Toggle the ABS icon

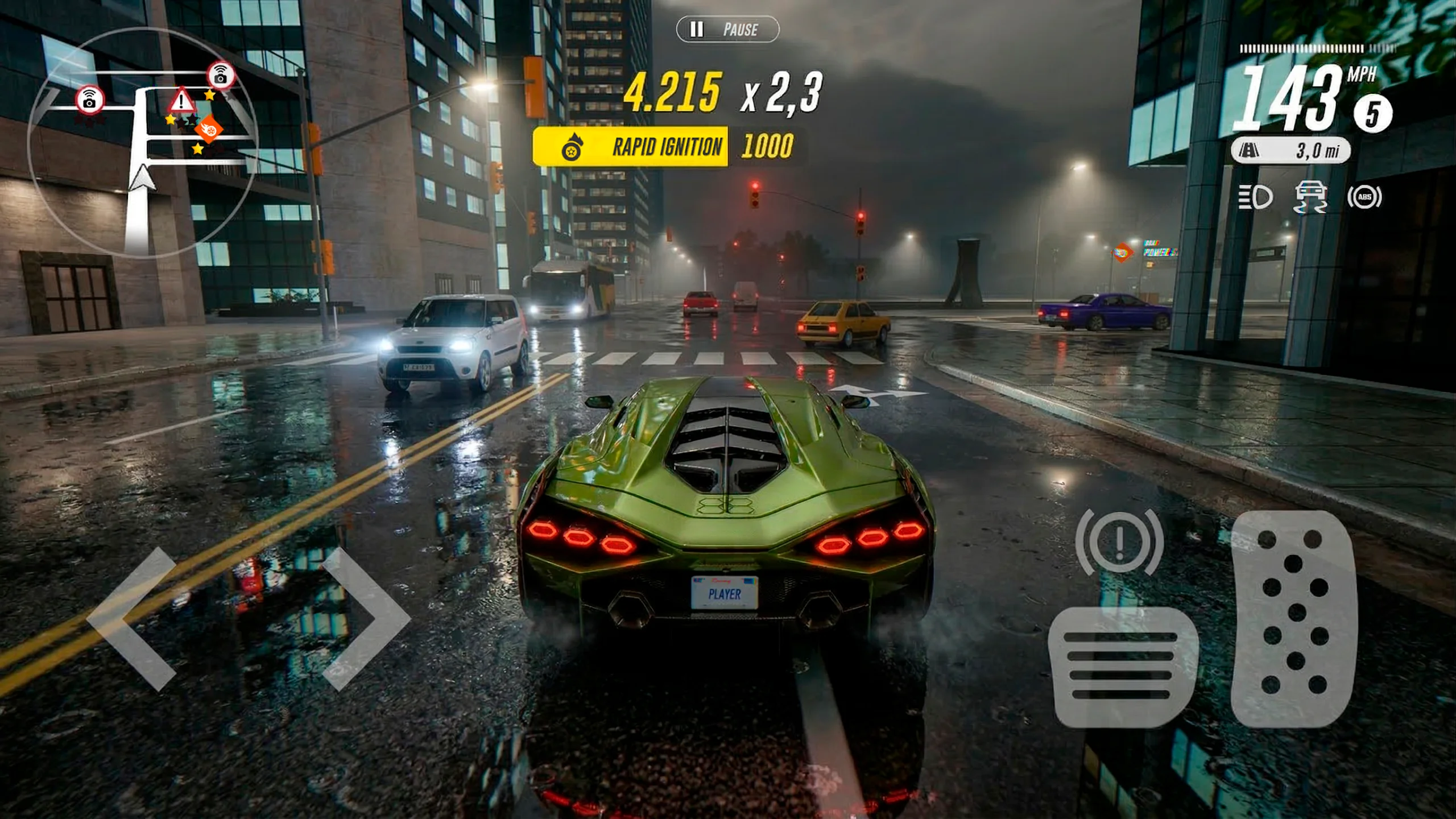[1364, 197]
